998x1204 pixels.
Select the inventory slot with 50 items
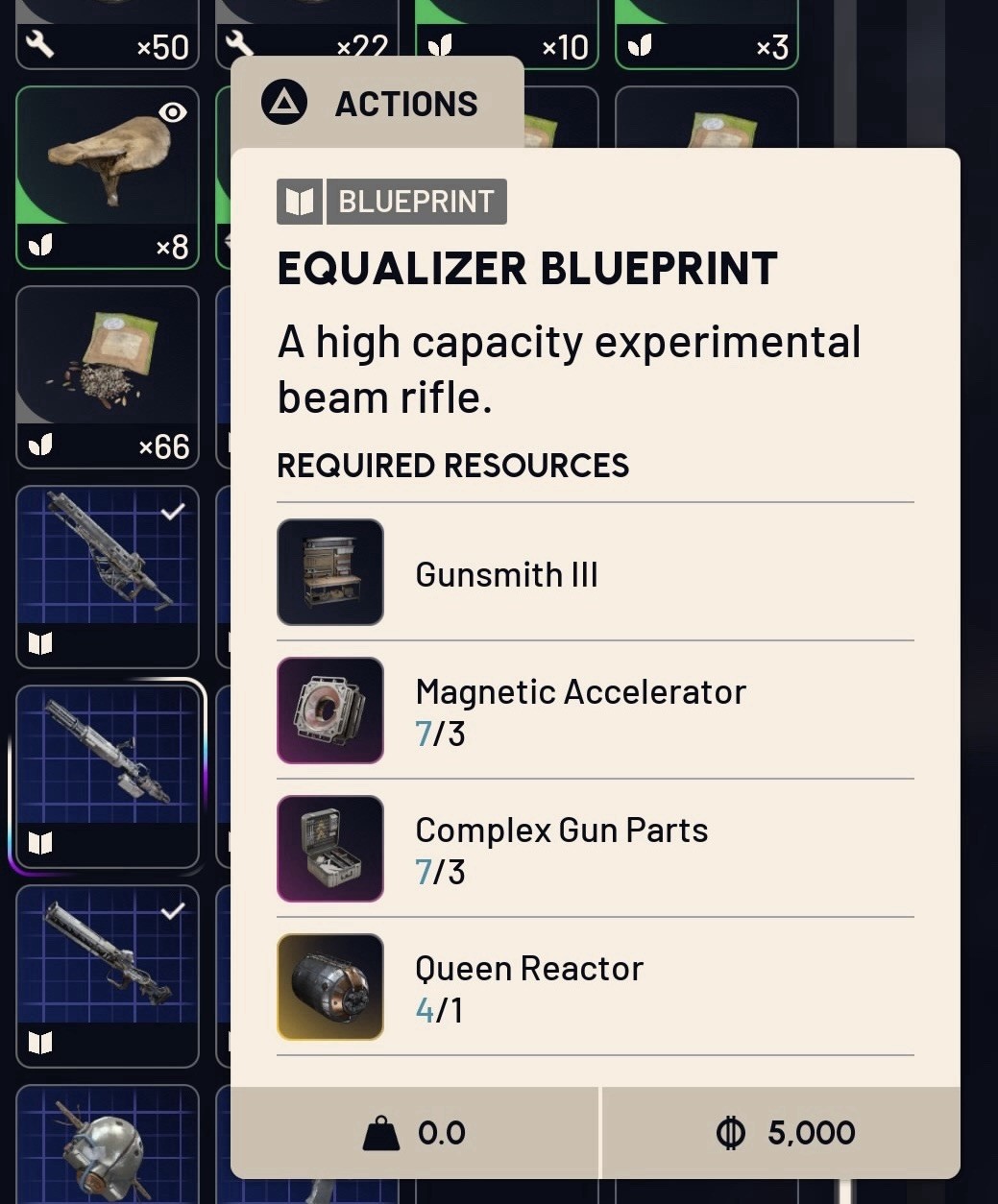(108, 36)
